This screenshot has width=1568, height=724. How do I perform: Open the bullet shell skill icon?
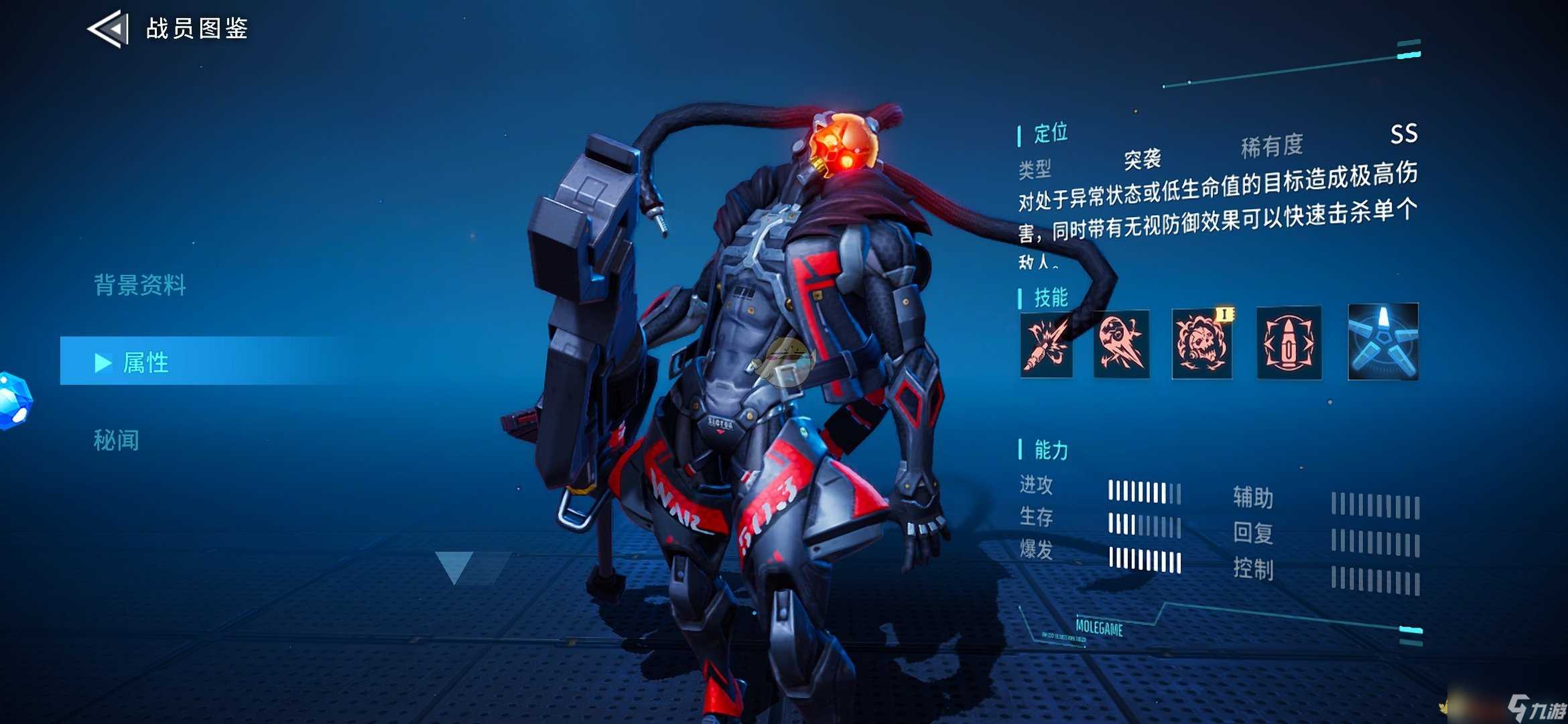1289,343
